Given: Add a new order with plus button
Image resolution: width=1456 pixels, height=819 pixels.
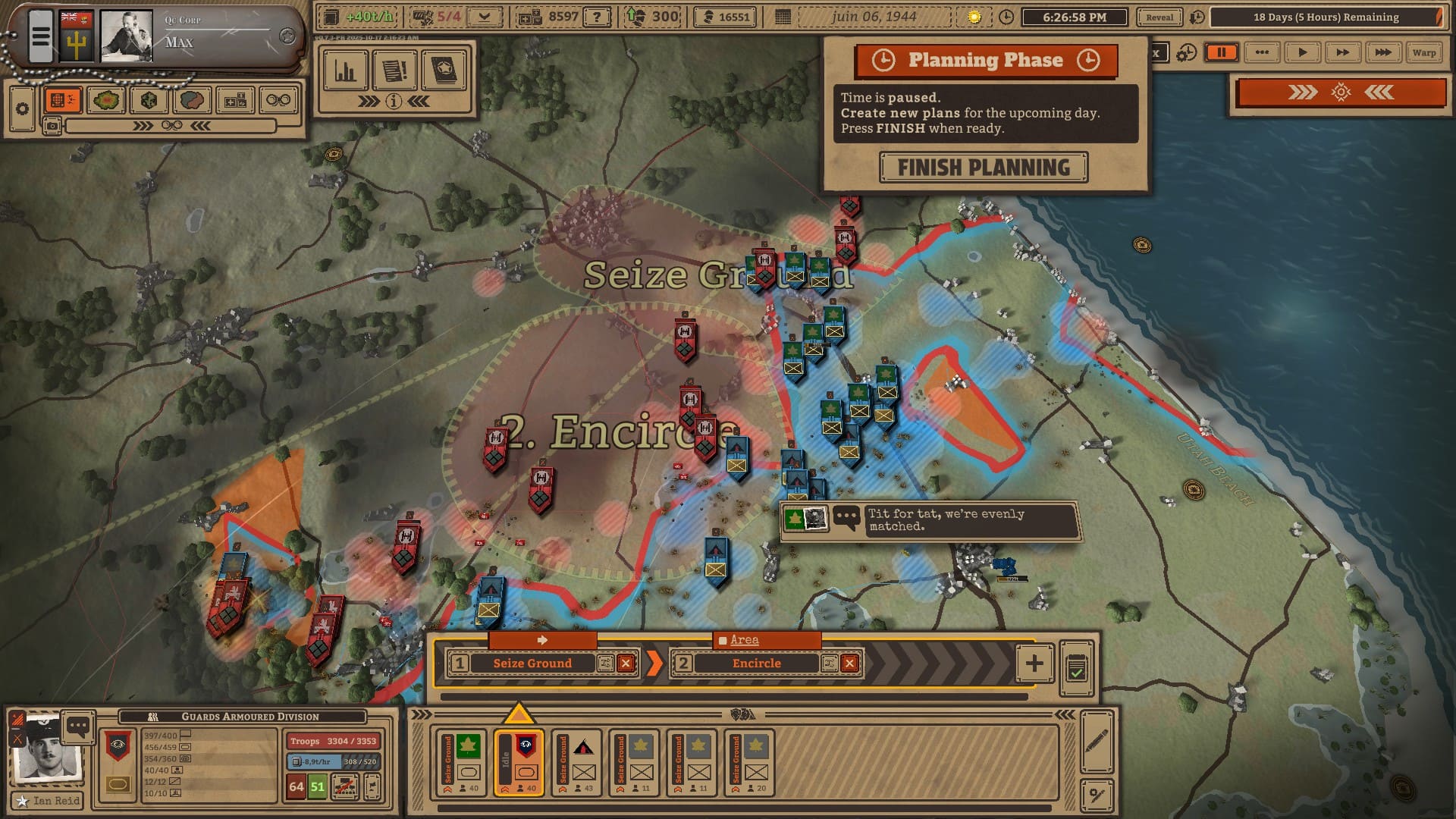Looking at the screenshot, I should click(x=1034, y=664).
